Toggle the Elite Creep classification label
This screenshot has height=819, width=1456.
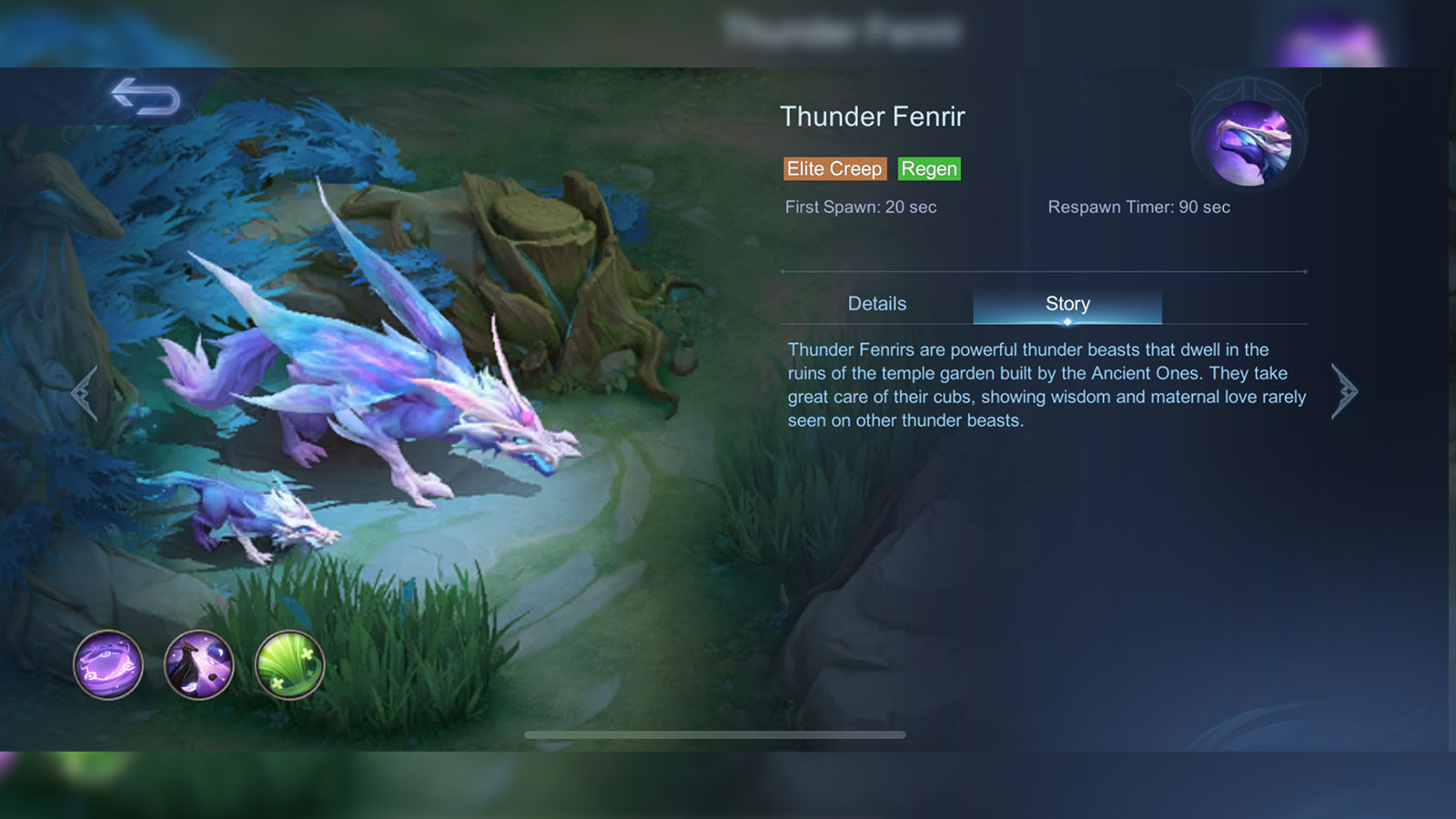[834, 169]
